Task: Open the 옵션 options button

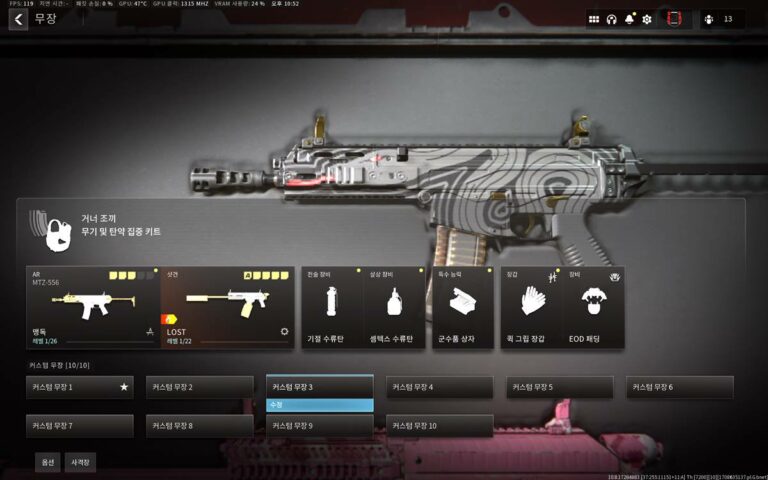Action: [47, 462]
